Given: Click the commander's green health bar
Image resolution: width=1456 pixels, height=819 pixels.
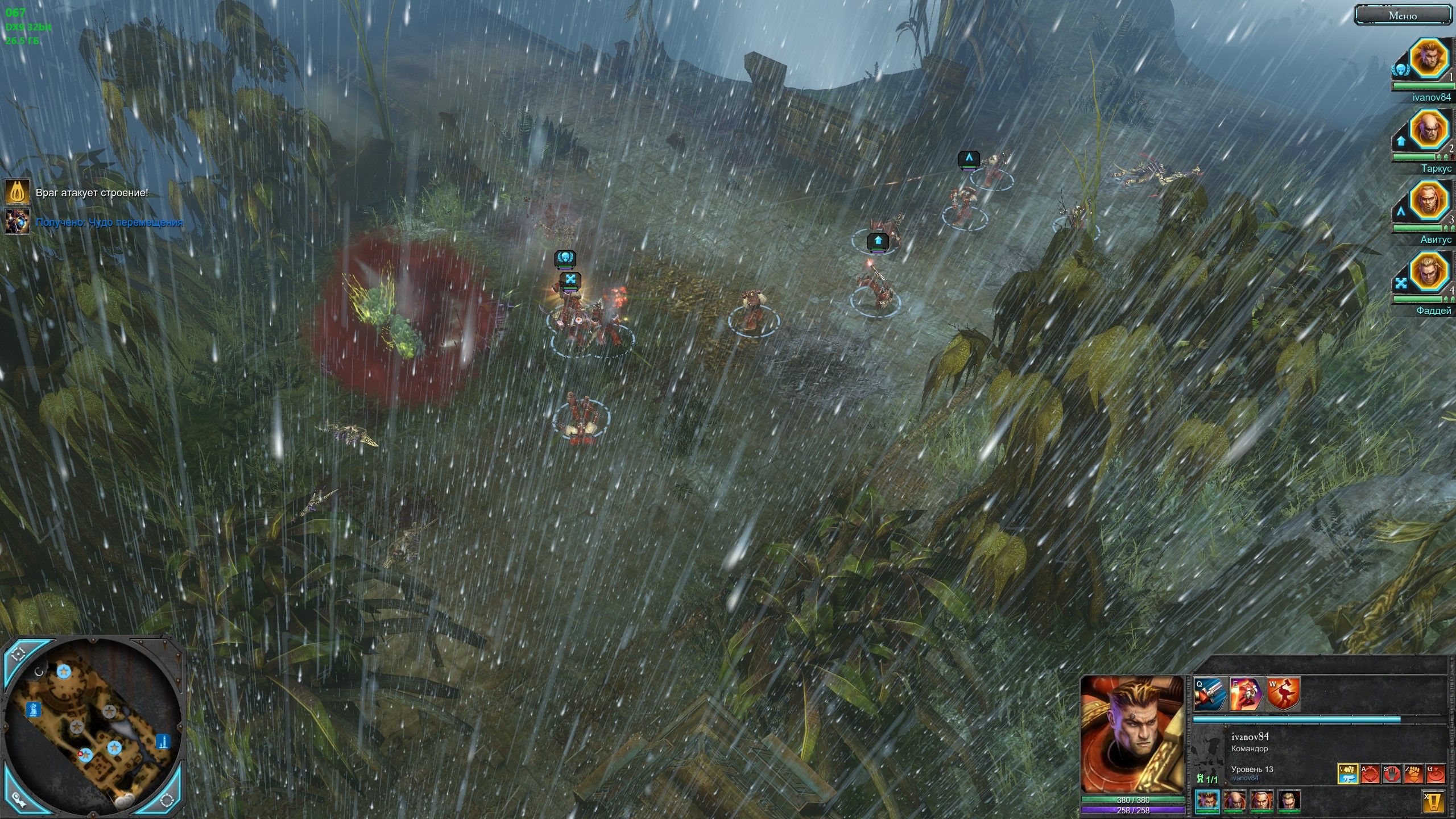Looking at the screenshot, I should coord(1133,799).
